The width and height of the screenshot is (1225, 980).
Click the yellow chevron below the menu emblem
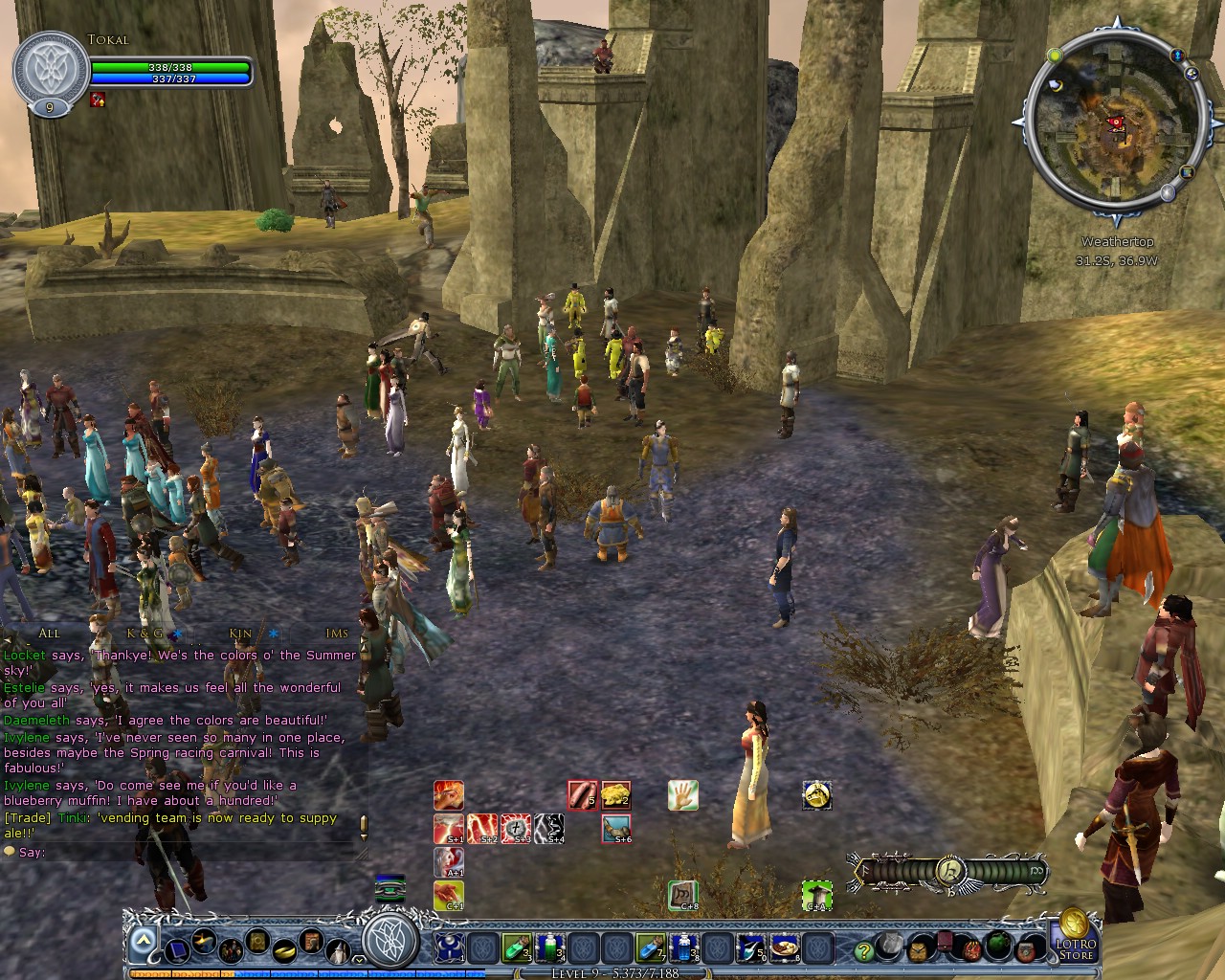click(x=358, y=959)
